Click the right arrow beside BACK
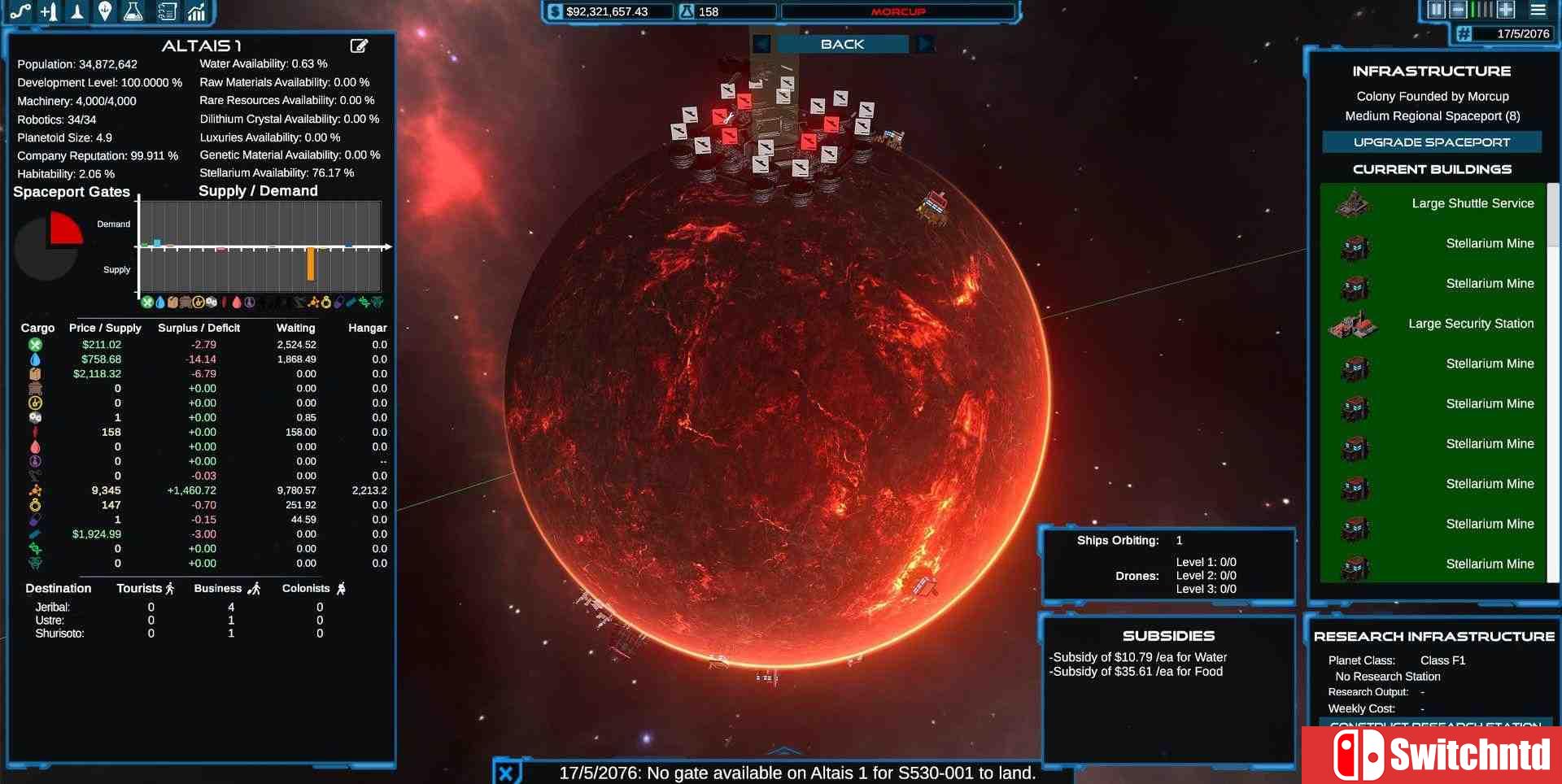This screenshot has height=784, width=1562. 927,44
